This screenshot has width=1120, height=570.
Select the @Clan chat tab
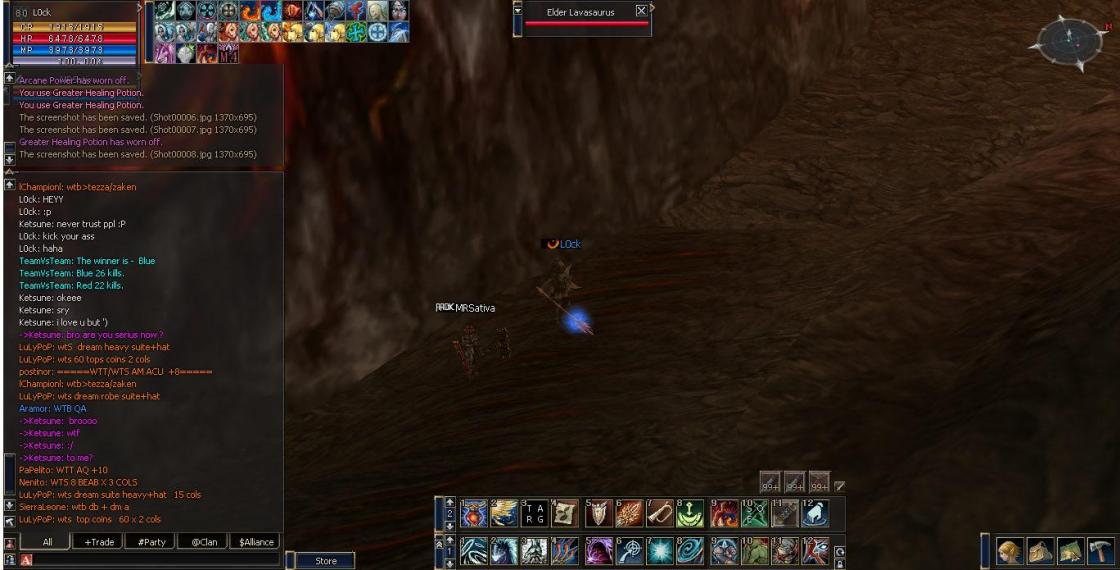point(204,542)
